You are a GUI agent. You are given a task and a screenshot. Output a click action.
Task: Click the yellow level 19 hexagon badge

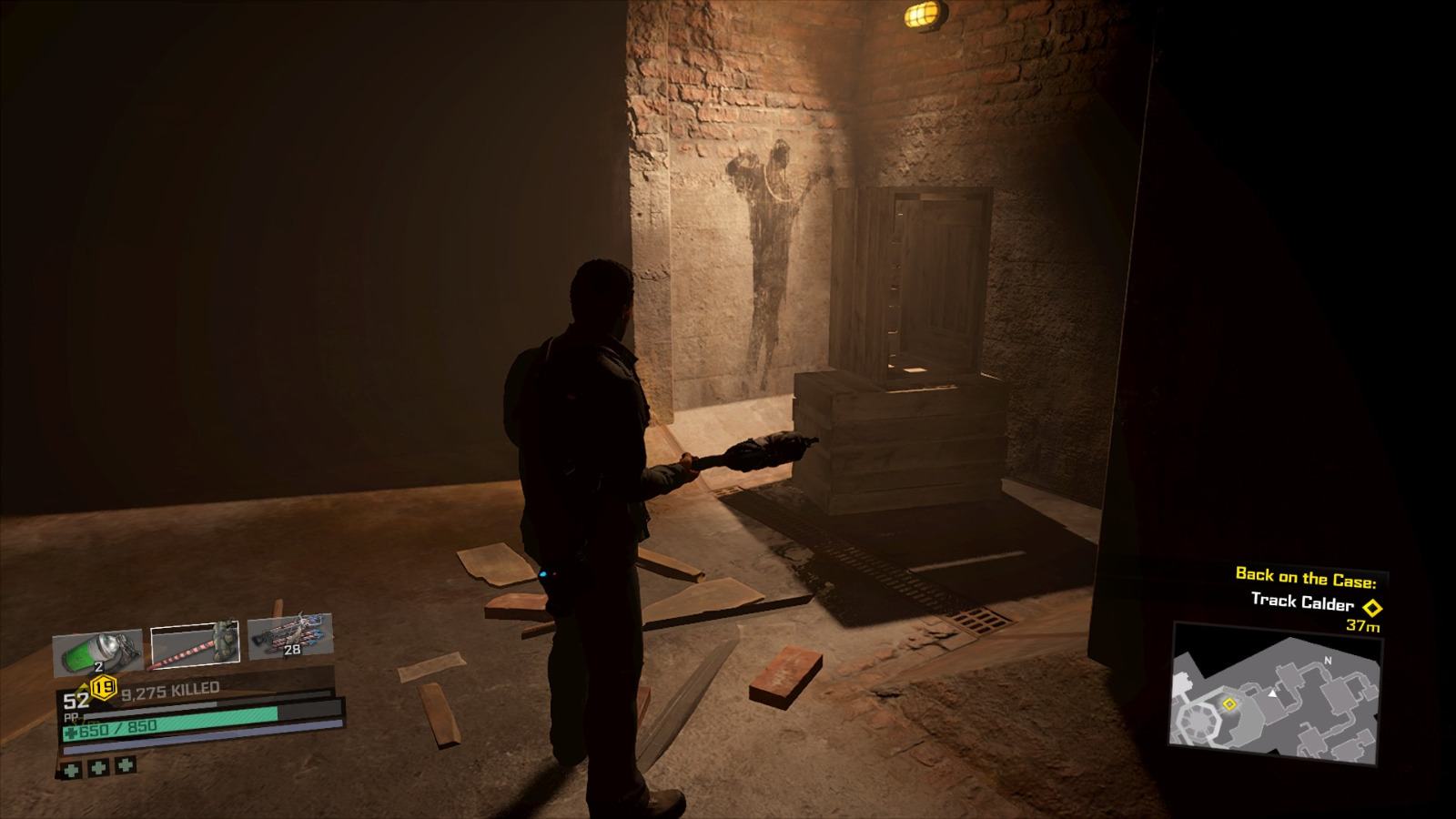(103, 687)
